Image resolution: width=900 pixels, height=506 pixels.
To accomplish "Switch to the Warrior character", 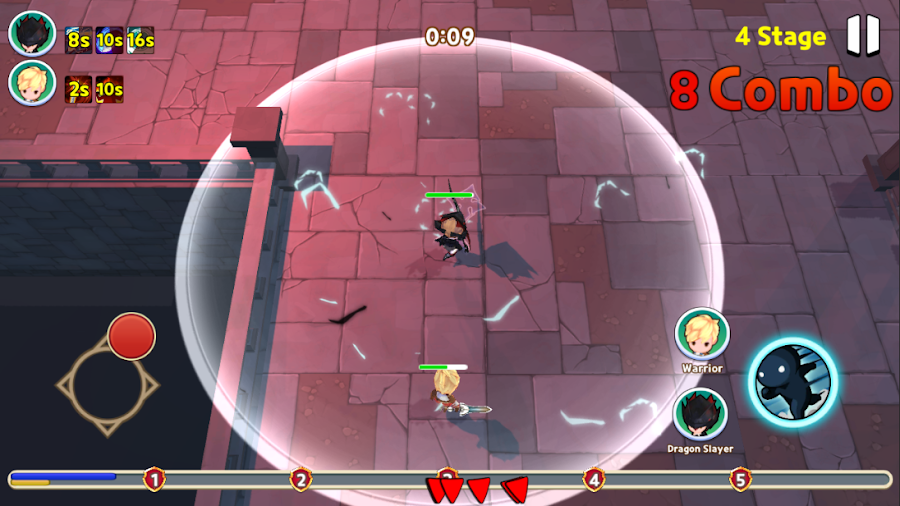I will click(x=701, y=334).
